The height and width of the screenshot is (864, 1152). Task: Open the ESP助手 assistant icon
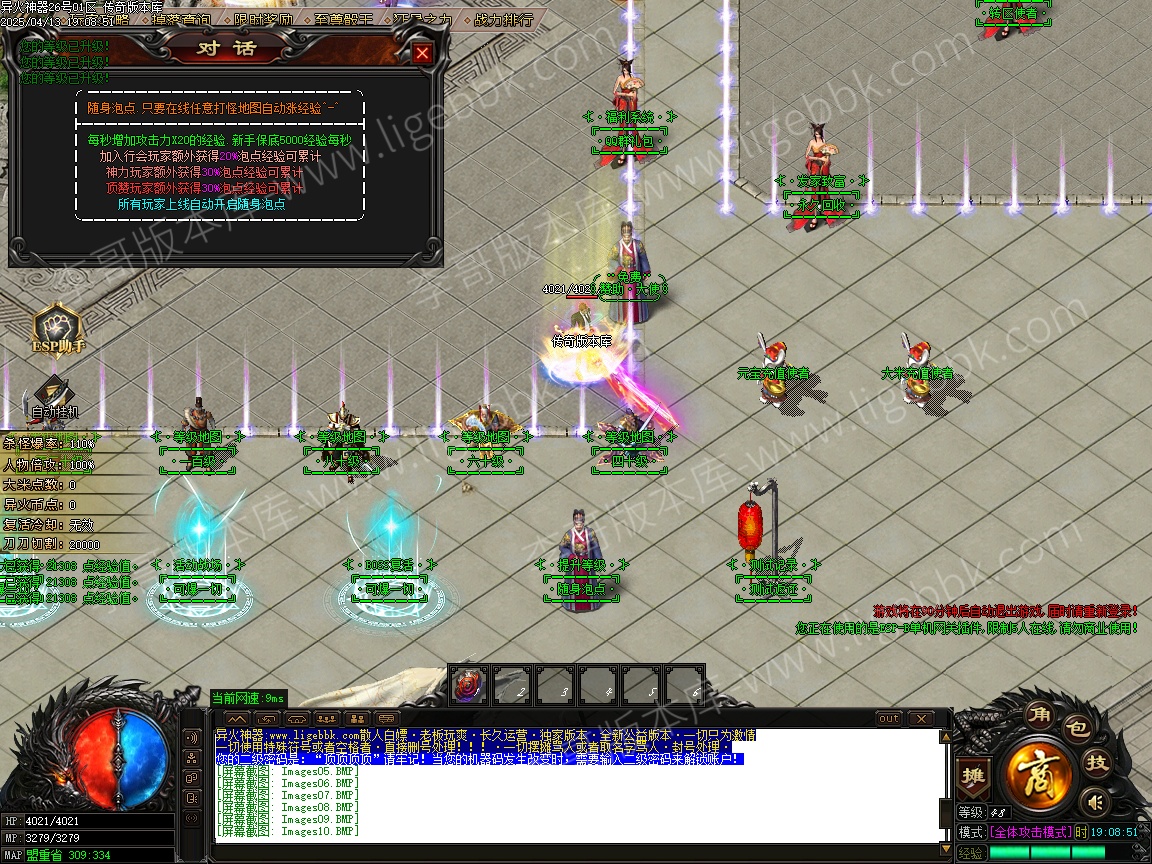pos(58,331)
